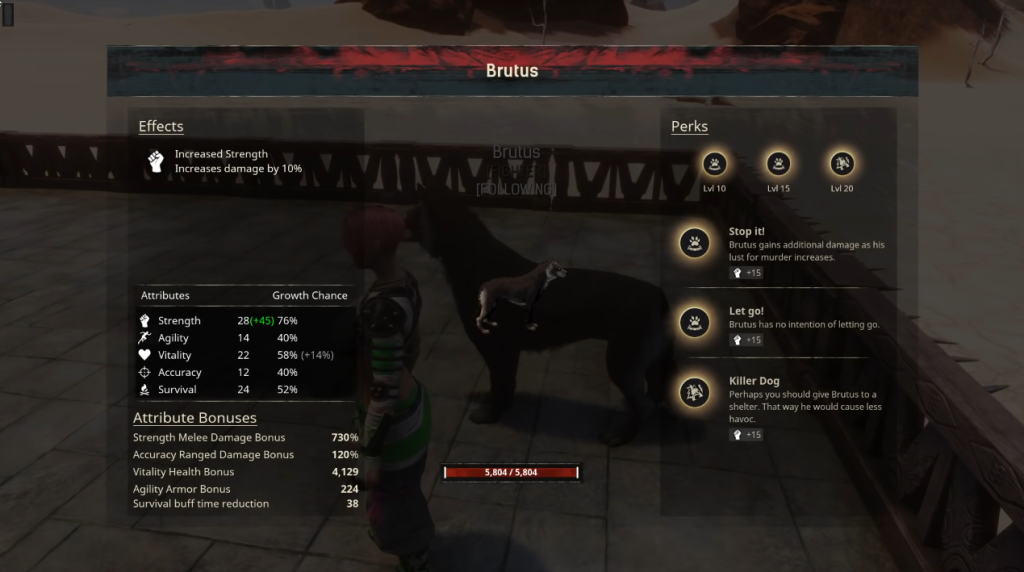This screenshot has width=1024, height=572.
Task: Select the Lvl 20 perk icon
Action: (x=842, y=163)
